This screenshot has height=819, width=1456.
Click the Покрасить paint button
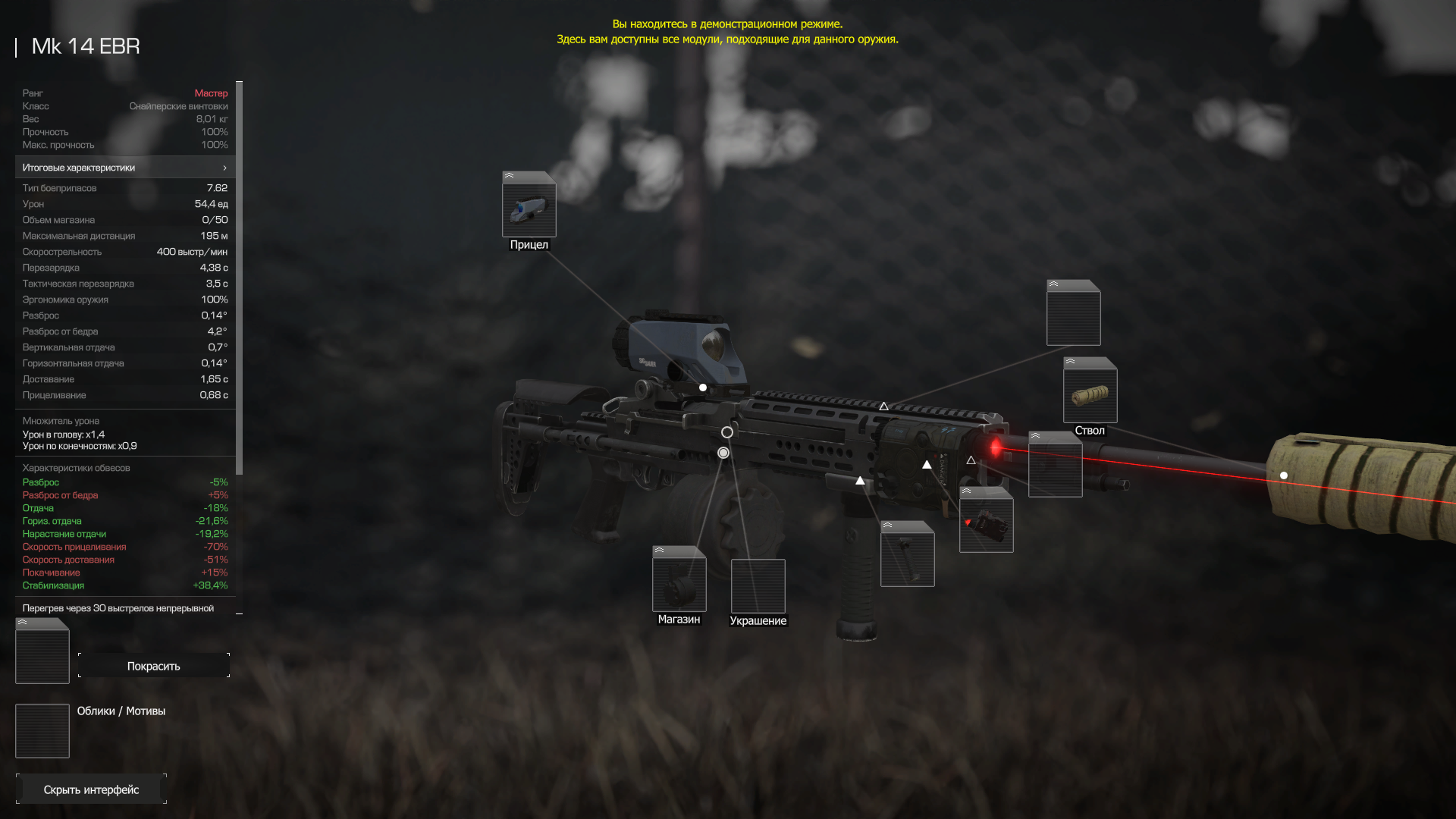(153, 666)
